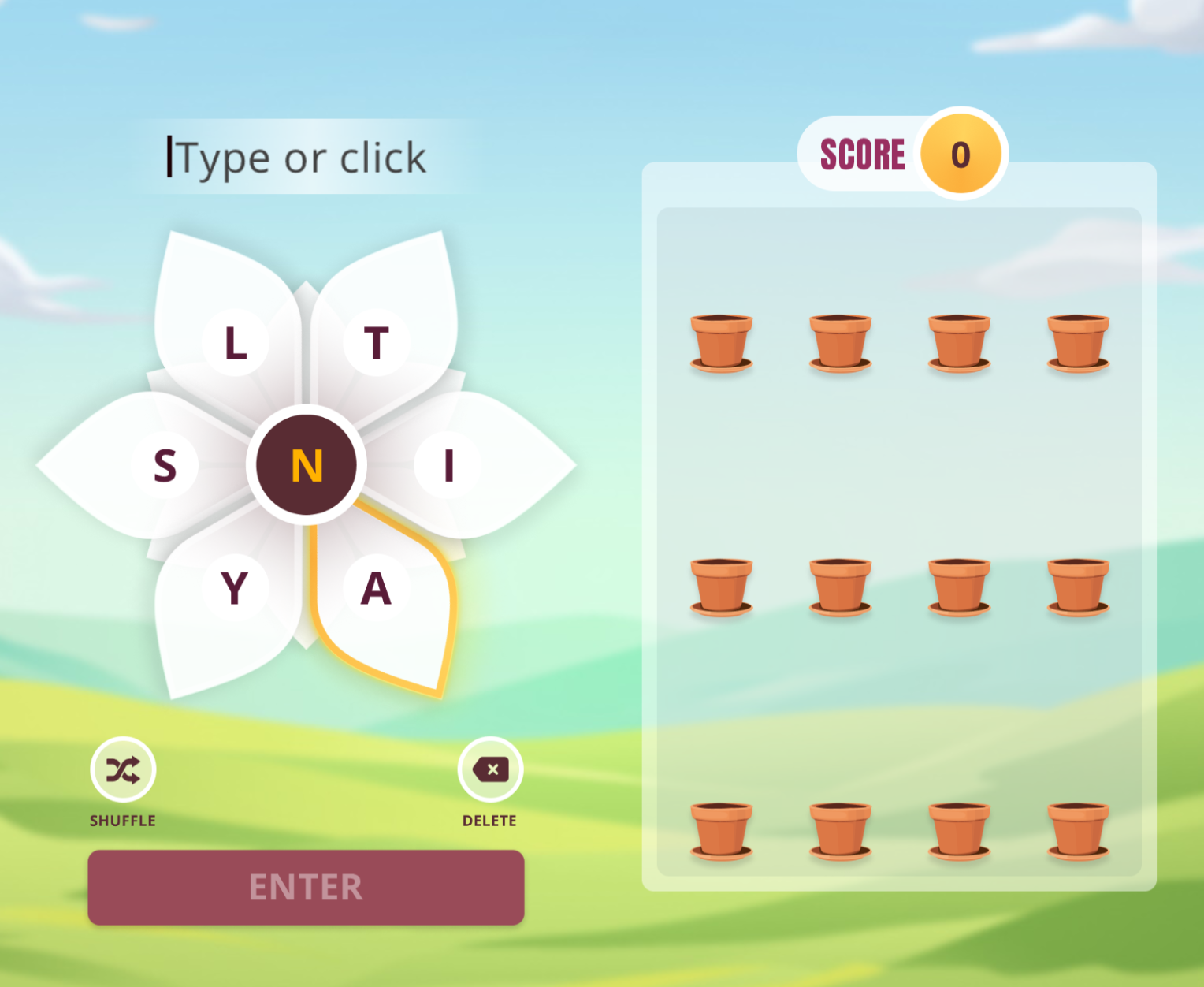Click the SCORE label pill
Image resolution: width=1204 pixels, height=987 pixels.
(x=864, y=154)
